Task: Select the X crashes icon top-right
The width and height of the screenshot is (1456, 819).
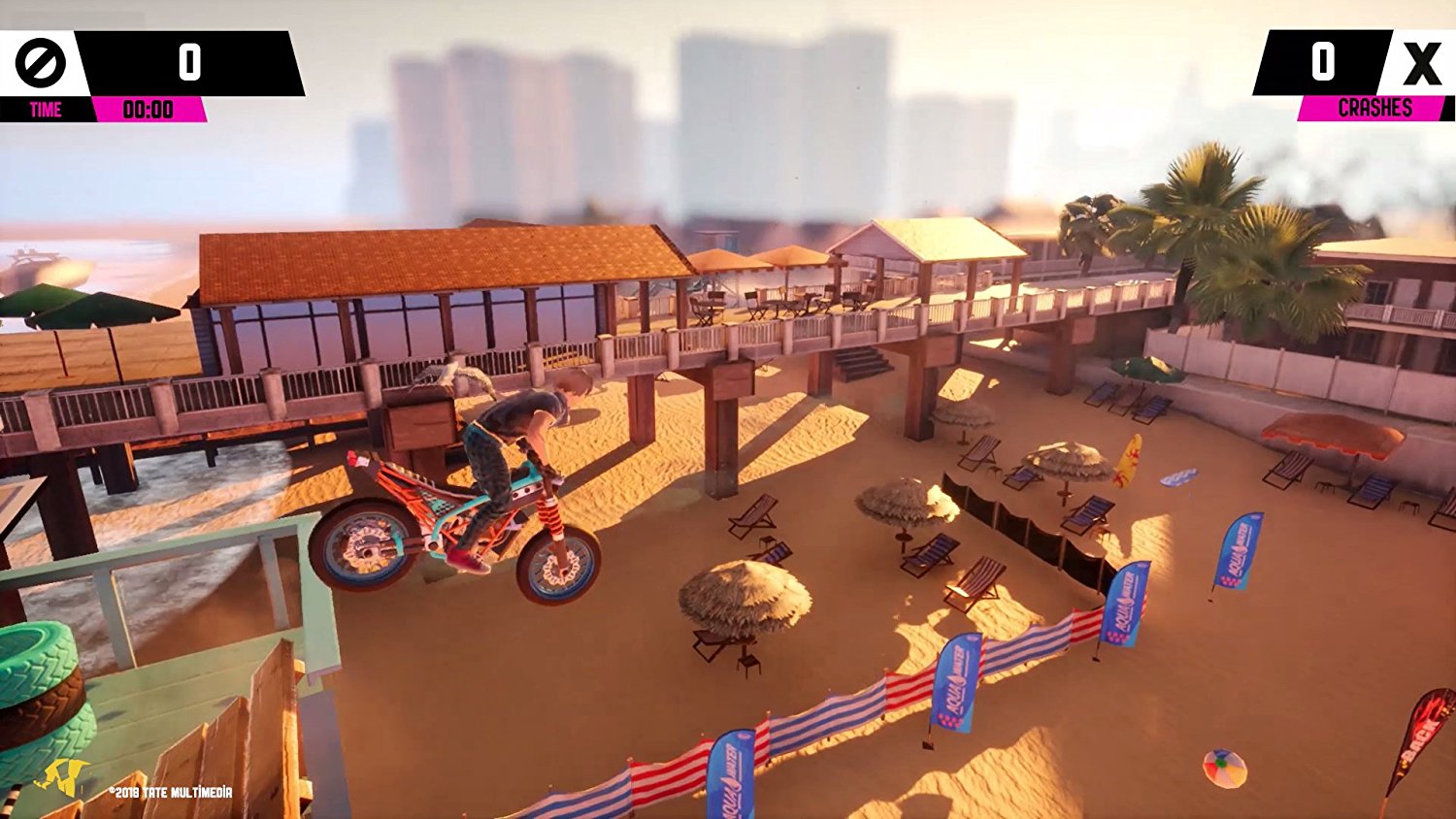Action: [1422, 62]
